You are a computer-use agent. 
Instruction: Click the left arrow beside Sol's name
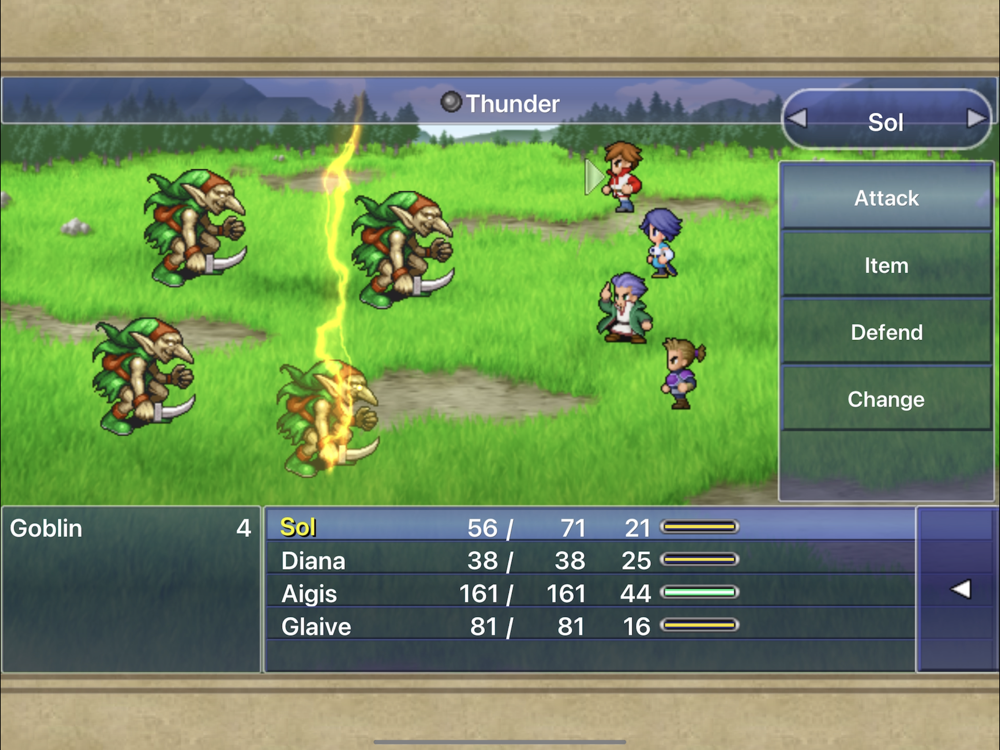point(797,120)
